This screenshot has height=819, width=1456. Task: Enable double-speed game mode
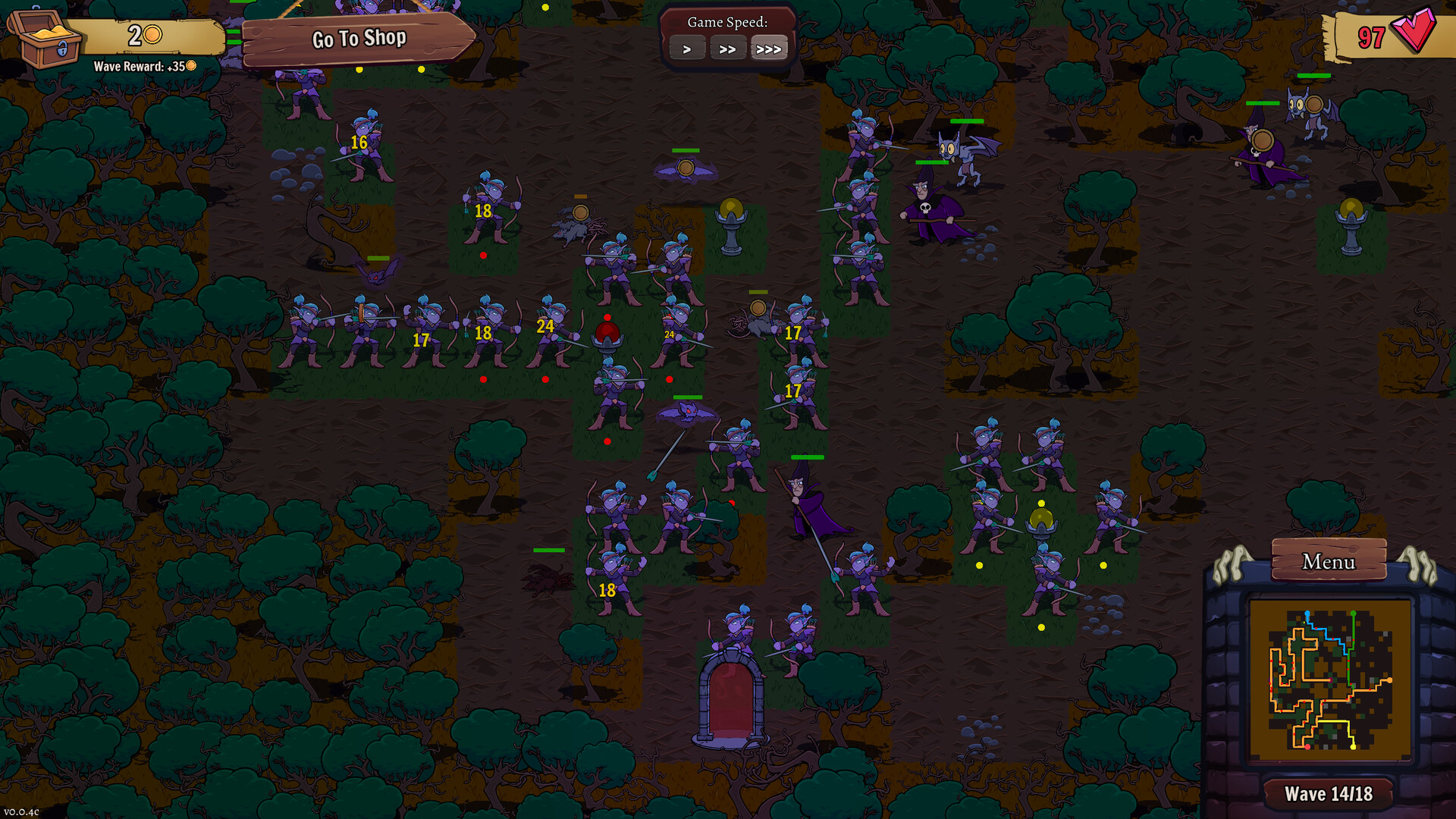click(x=728, y=48)
